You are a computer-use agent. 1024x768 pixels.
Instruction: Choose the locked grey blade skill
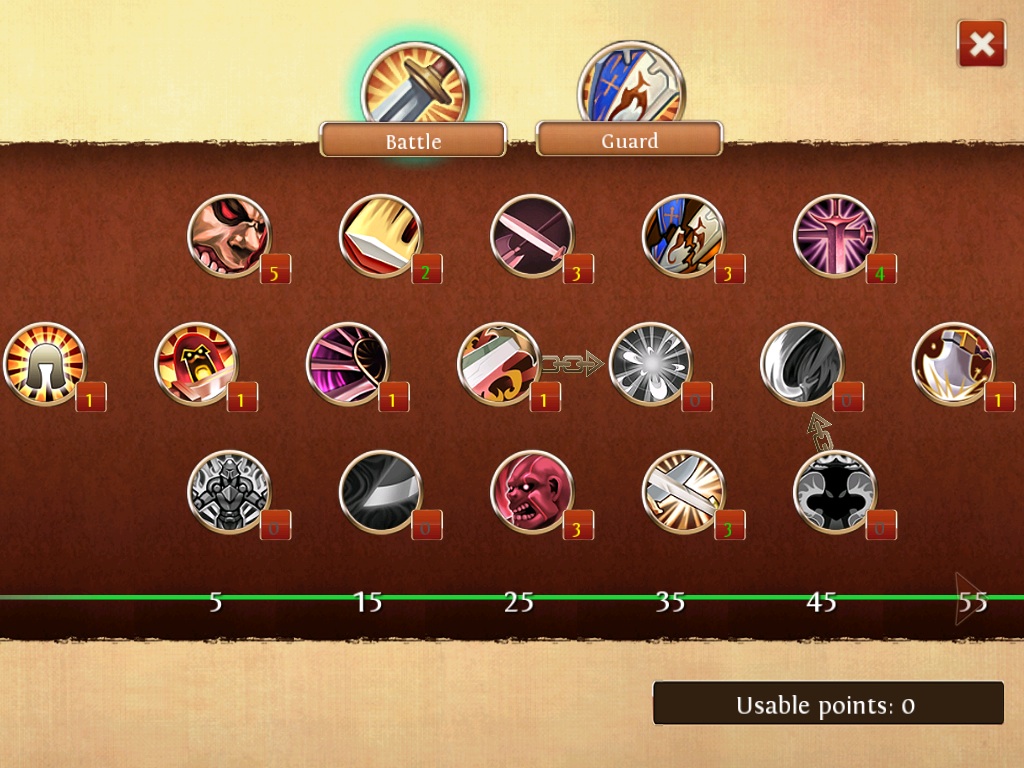381,492
